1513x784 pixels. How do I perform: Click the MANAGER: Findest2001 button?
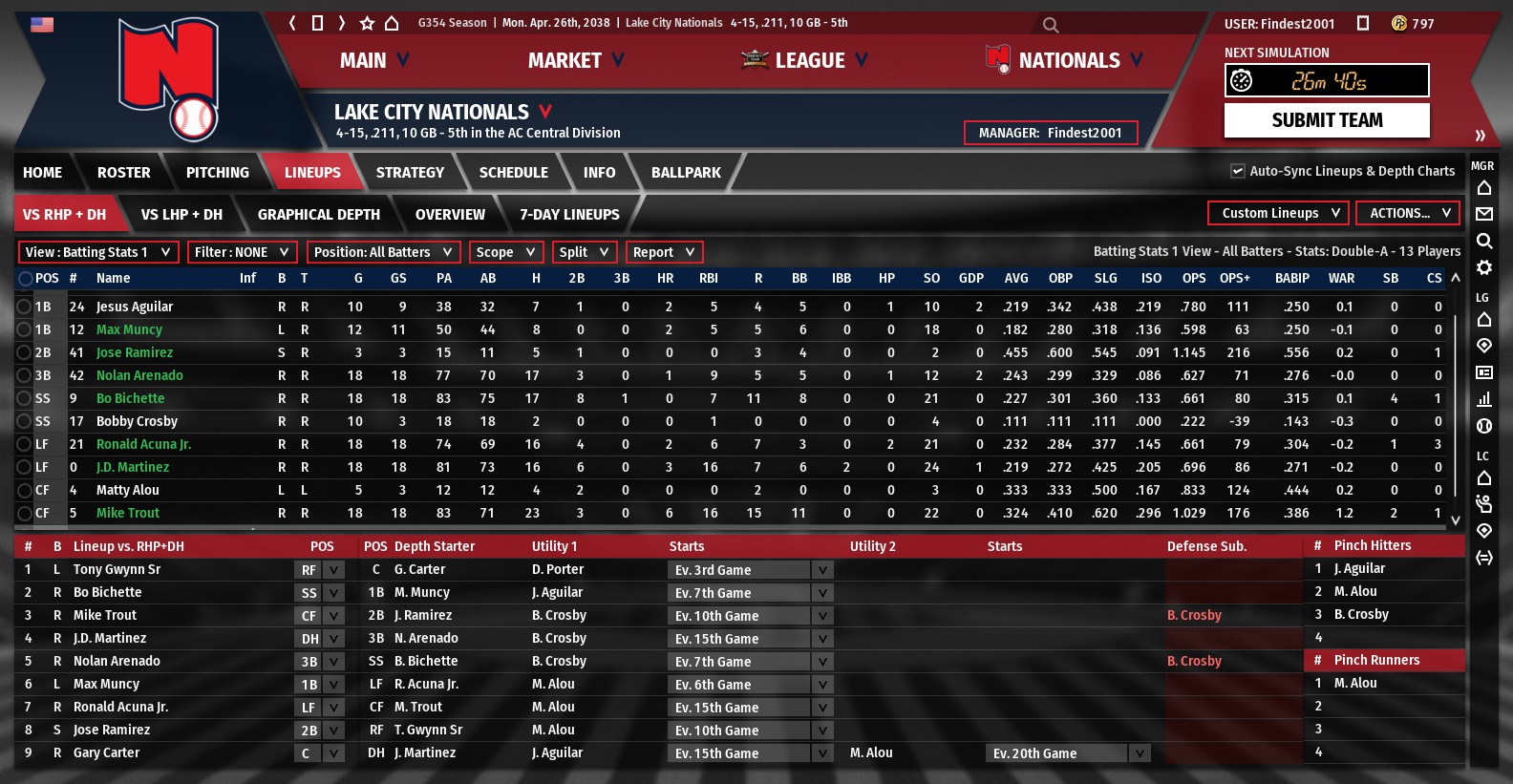(1051, 133)
